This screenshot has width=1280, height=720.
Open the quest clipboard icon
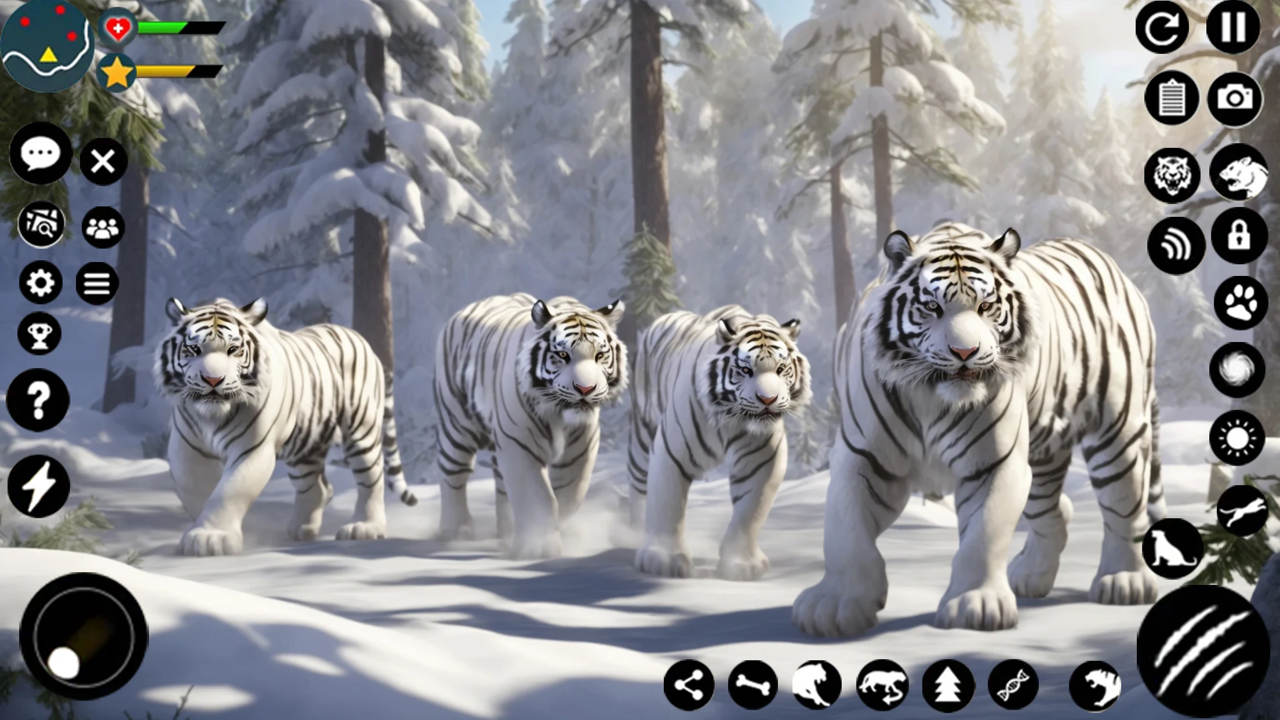tap(1172, 97)
